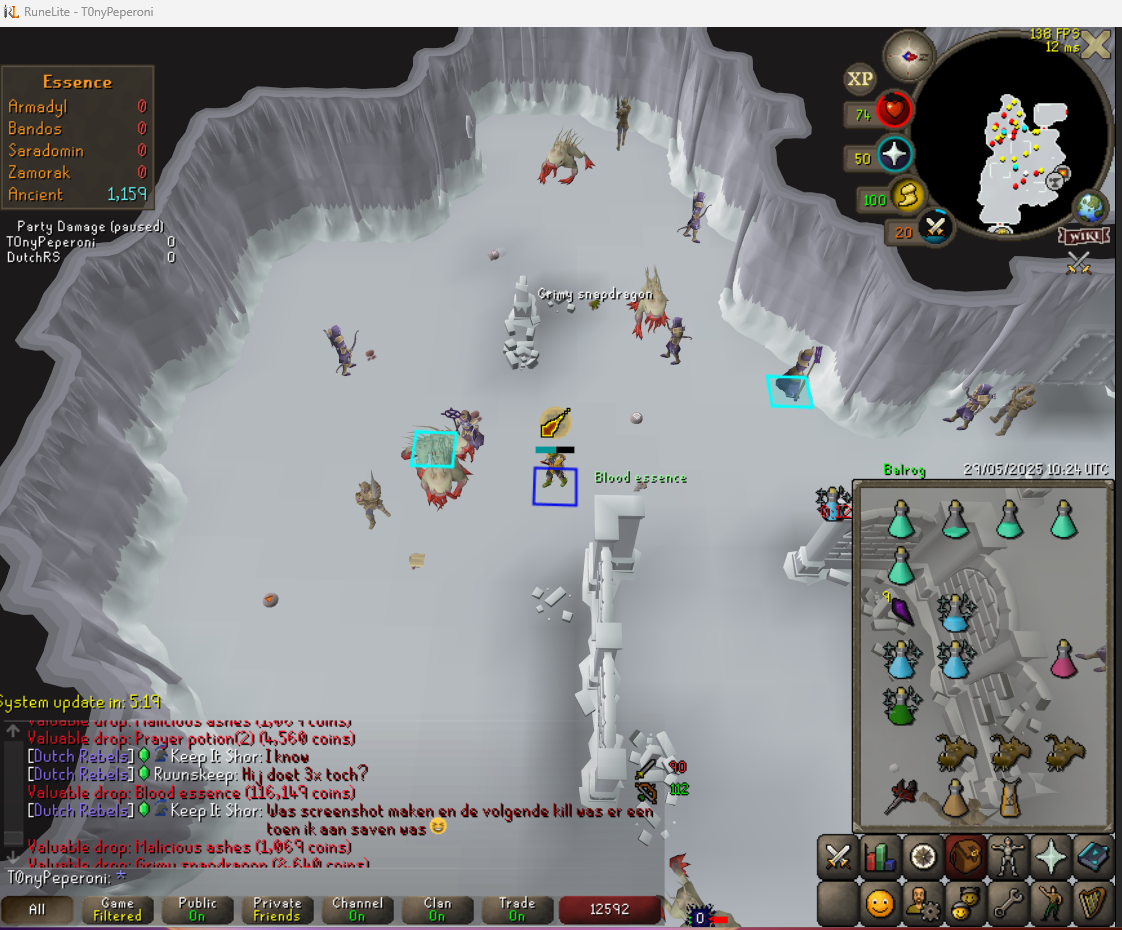Open the Music Player harp tab

click(x=1094, y=903)
